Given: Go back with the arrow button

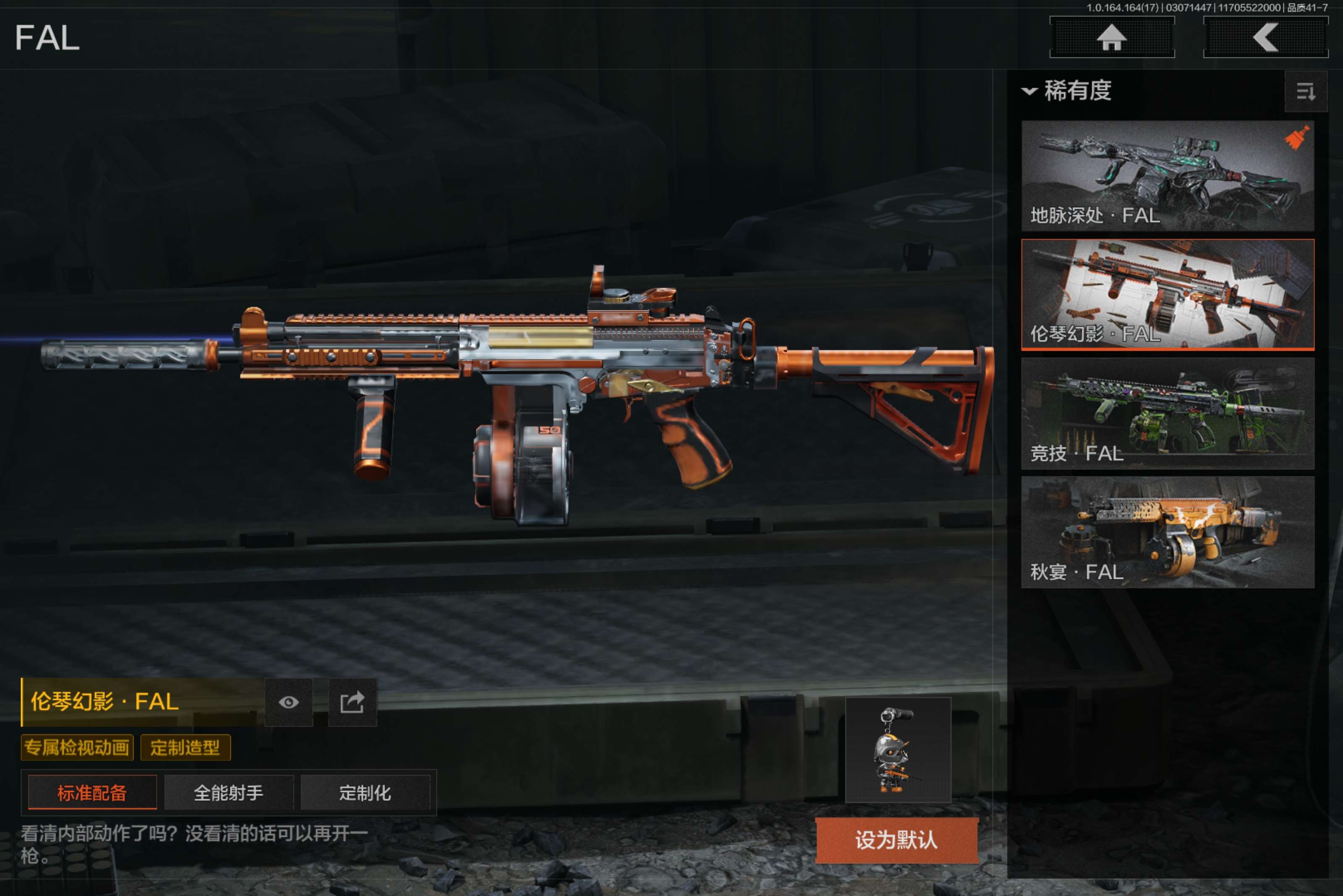Looking at the screenshot, I should 1265,38.
